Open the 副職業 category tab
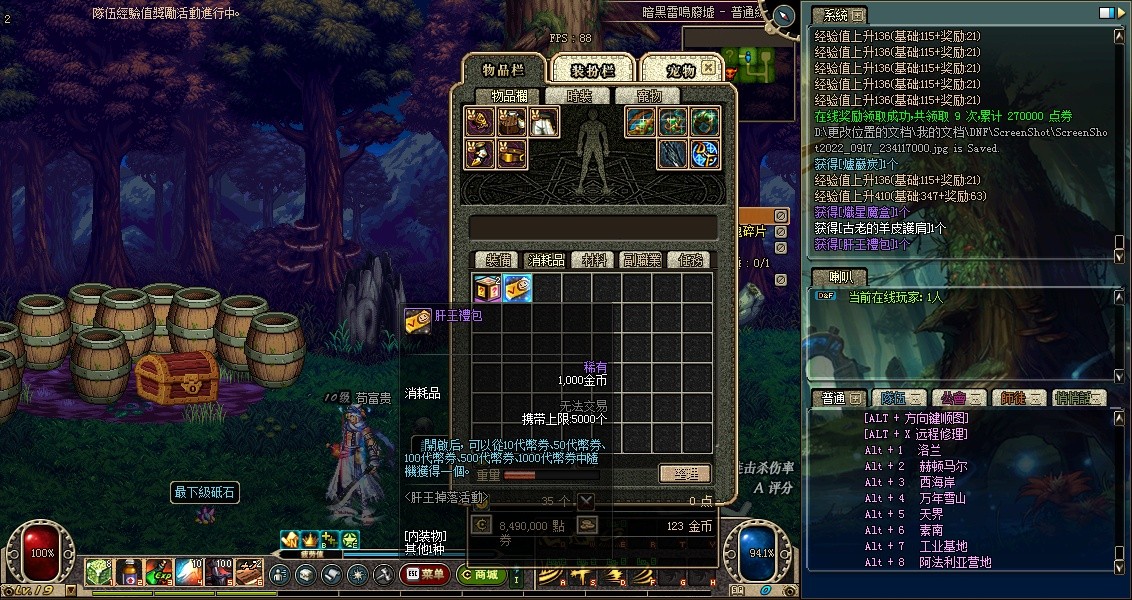Image resolution: width=1132 pixels, height=600 pixels. pyautogui.click(x=640, y=260)
